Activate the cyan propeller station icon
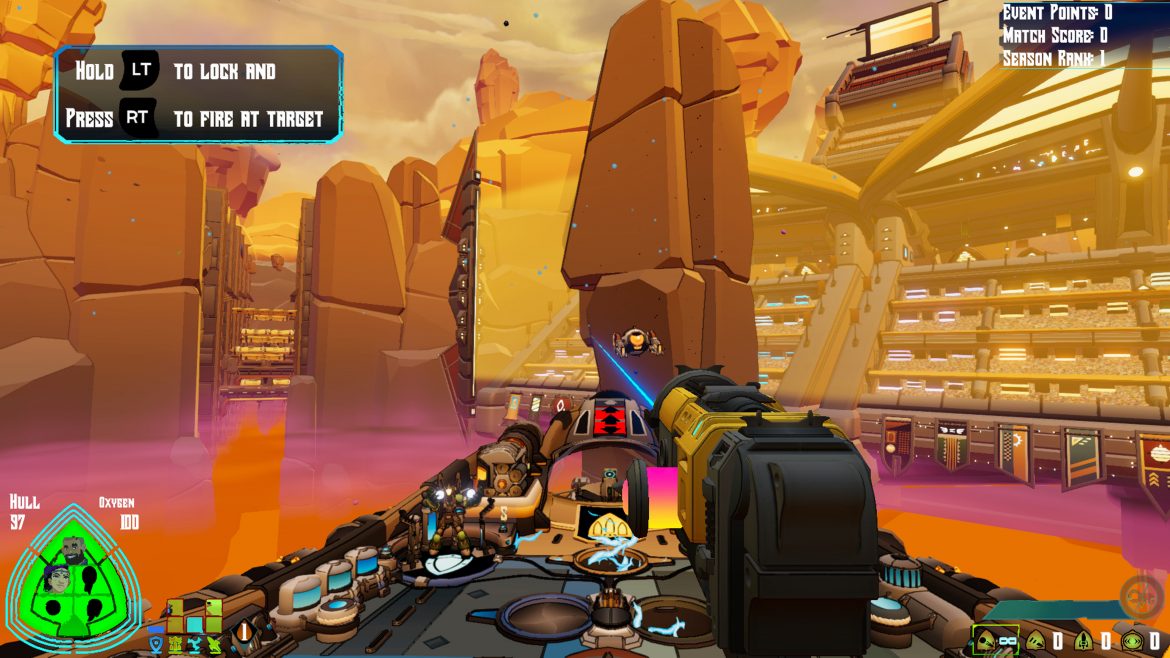 pos(194,642)
